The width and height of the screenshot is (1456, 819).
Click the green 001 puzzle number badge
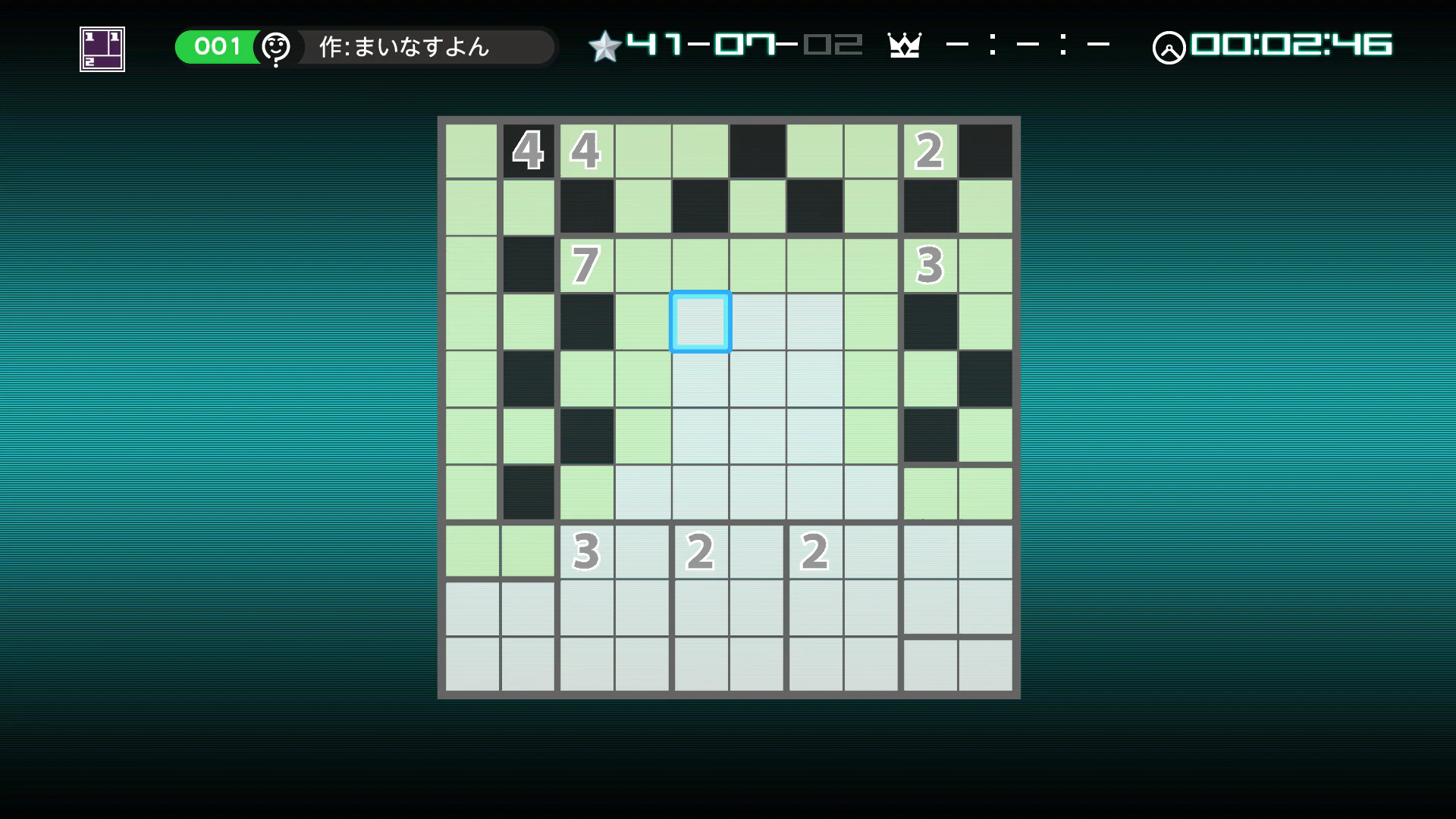[x=216, y=46]
